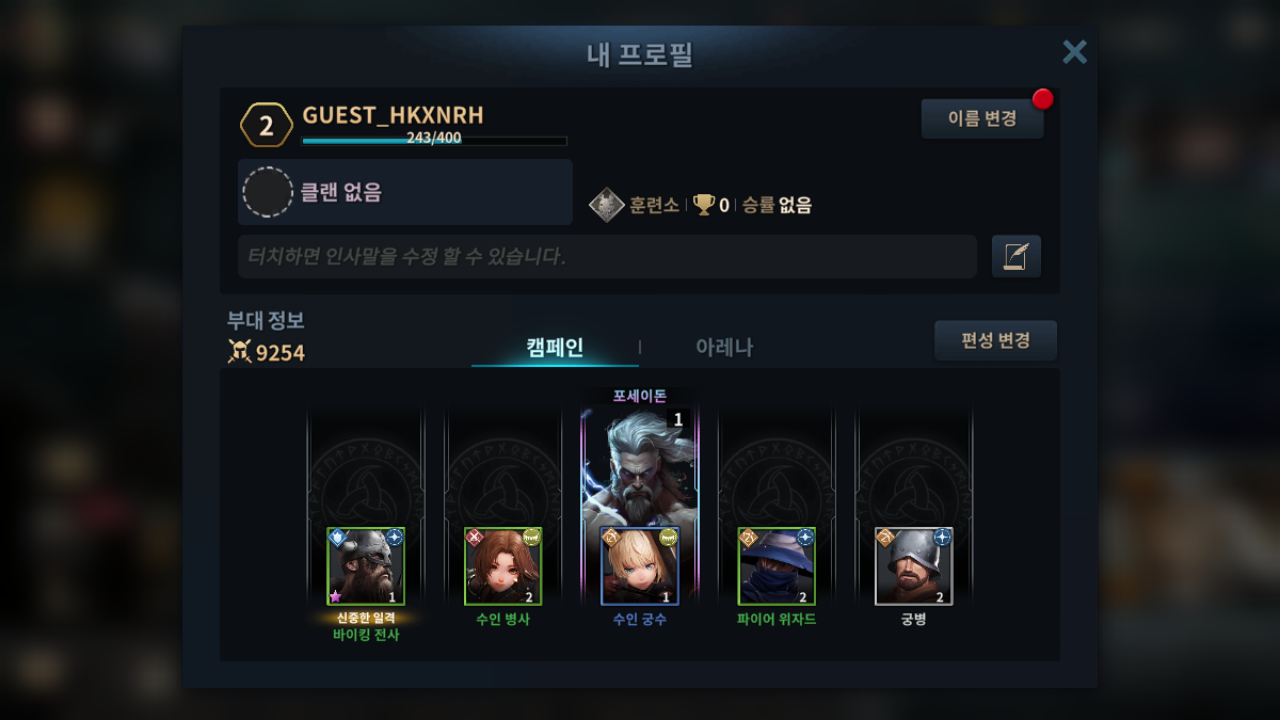This screenshot has width=1280, height=720.
Task: Select the 수인 병사 unit card
Action: click(x=503, y=566)
